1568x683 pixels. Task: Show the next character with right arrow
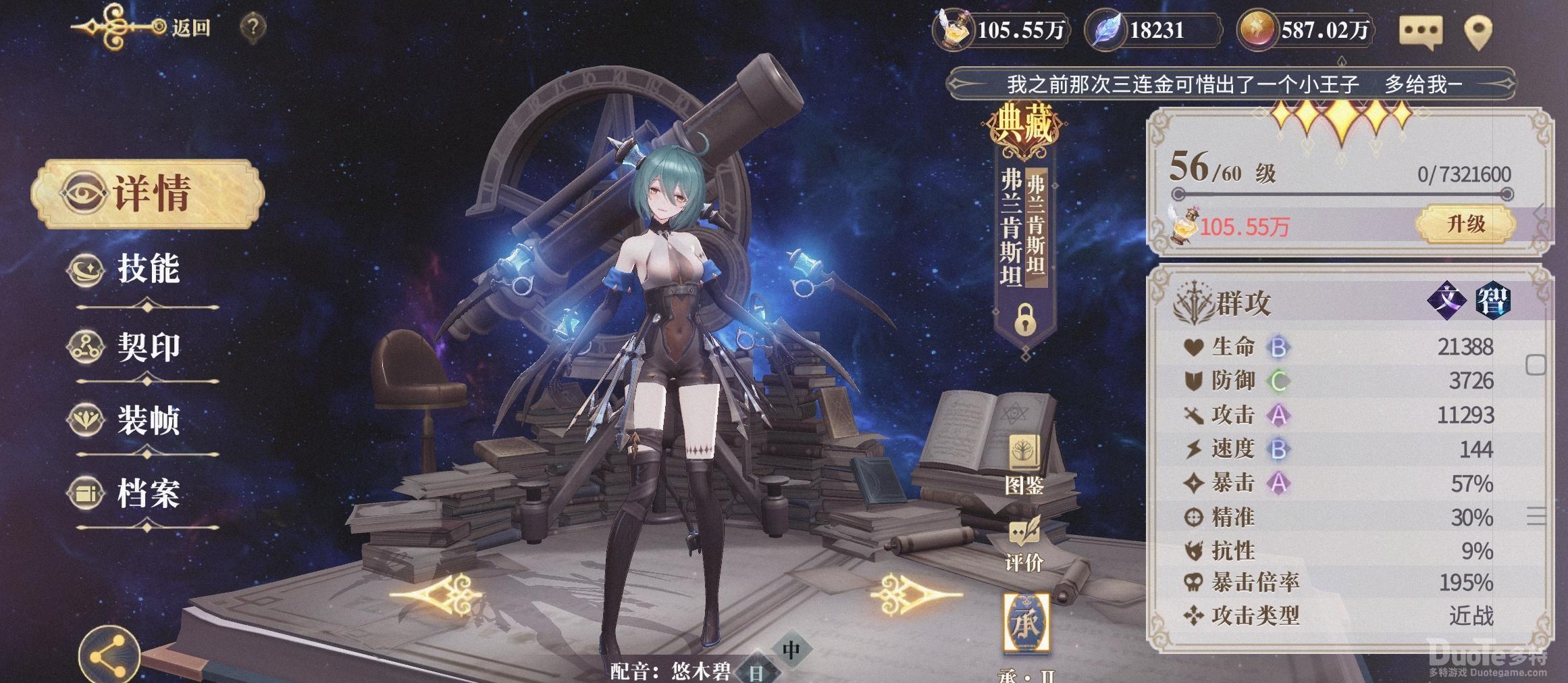coord(916,595)
